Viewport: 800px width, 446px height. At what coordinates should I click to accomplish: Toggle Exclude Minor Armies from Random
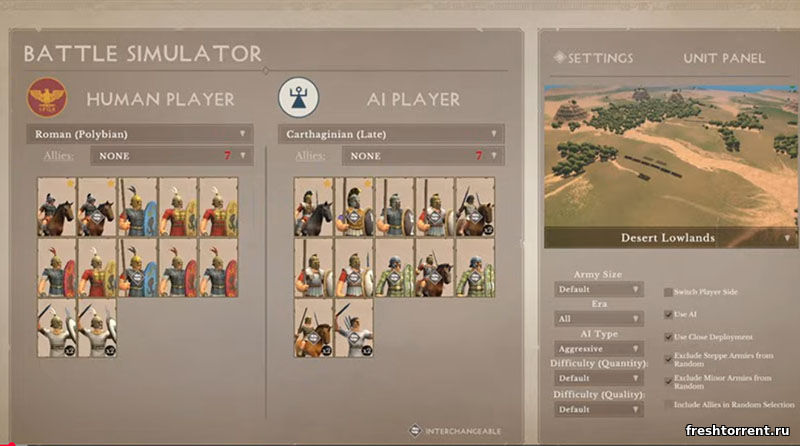668,380
